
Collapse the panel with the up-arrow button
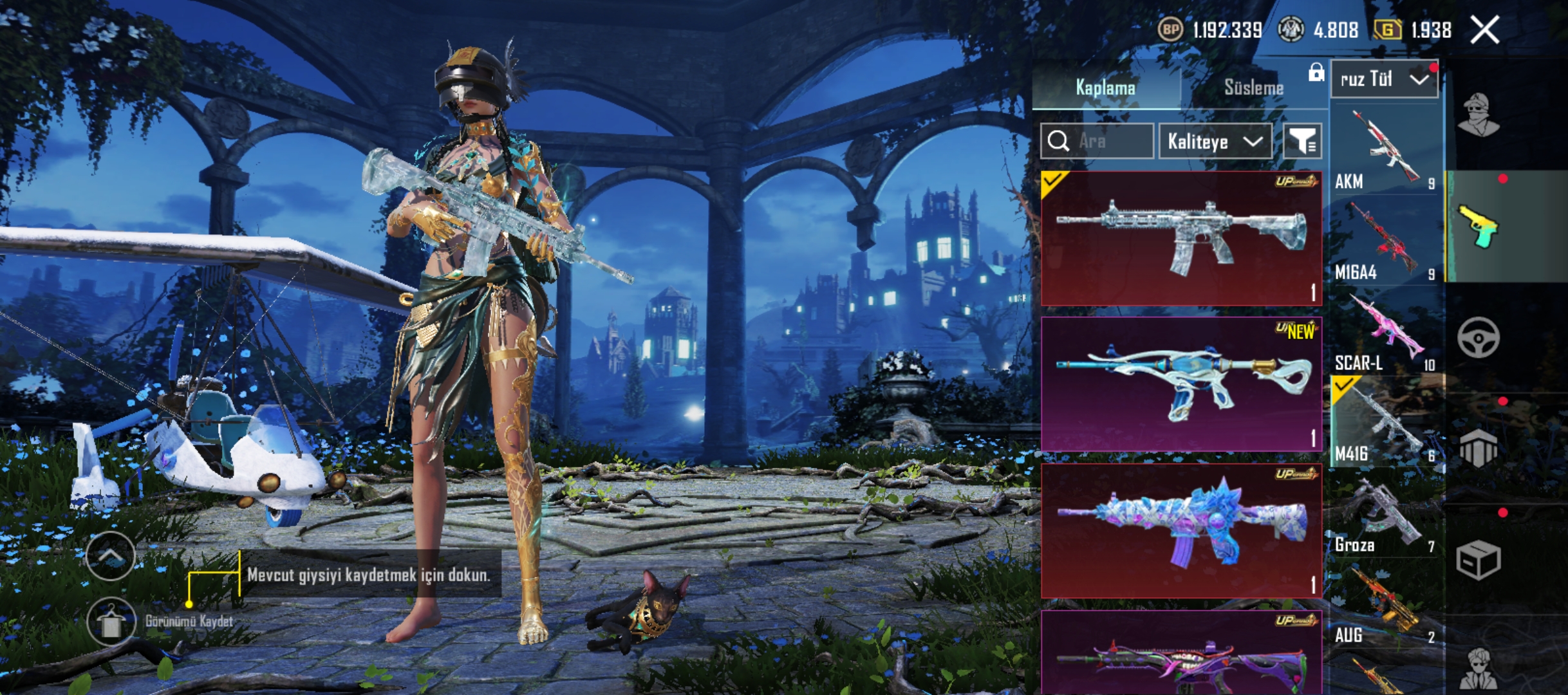111,556
